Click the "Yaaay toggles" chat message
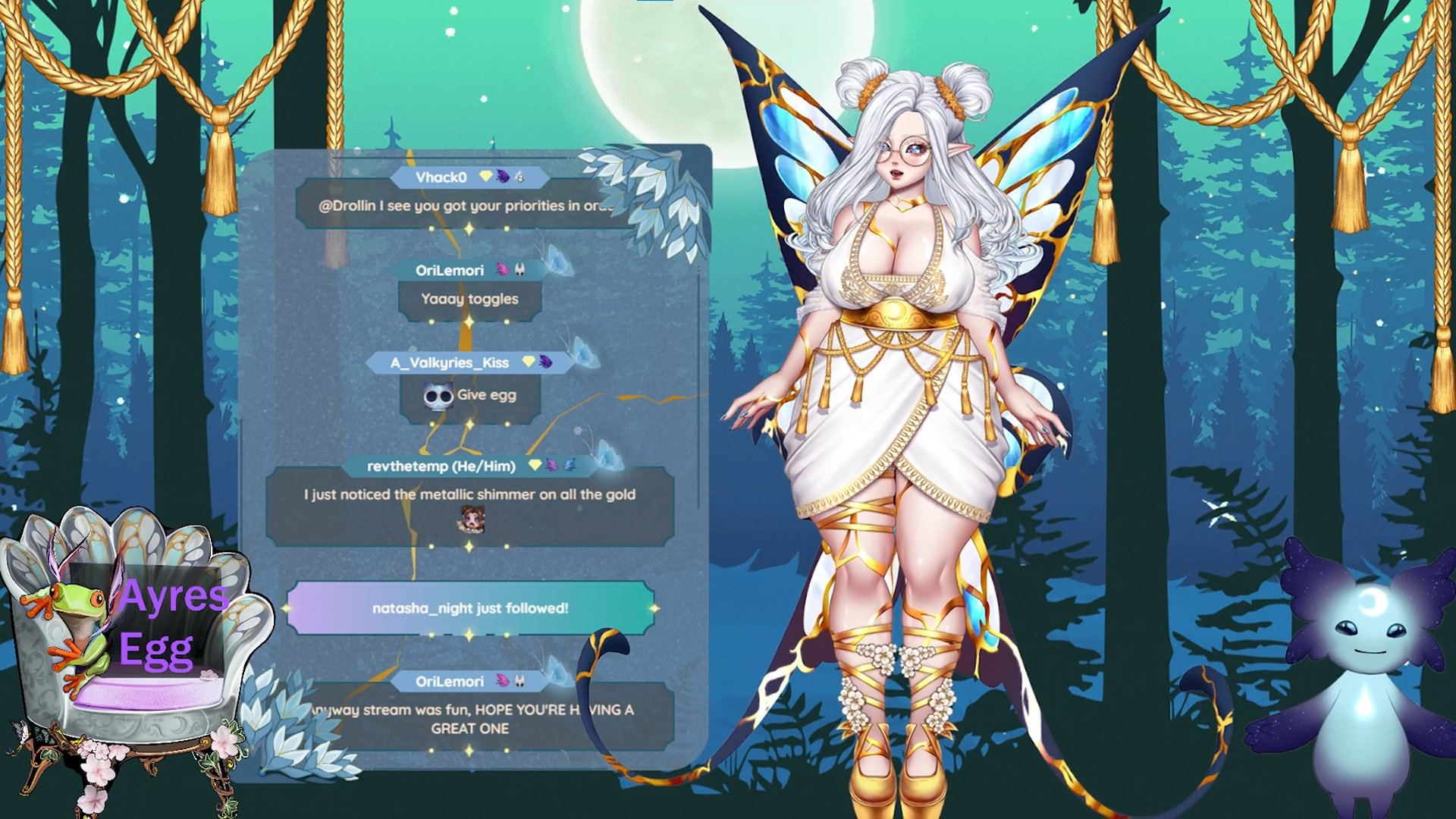The image size is (1456, 819). 469,299
